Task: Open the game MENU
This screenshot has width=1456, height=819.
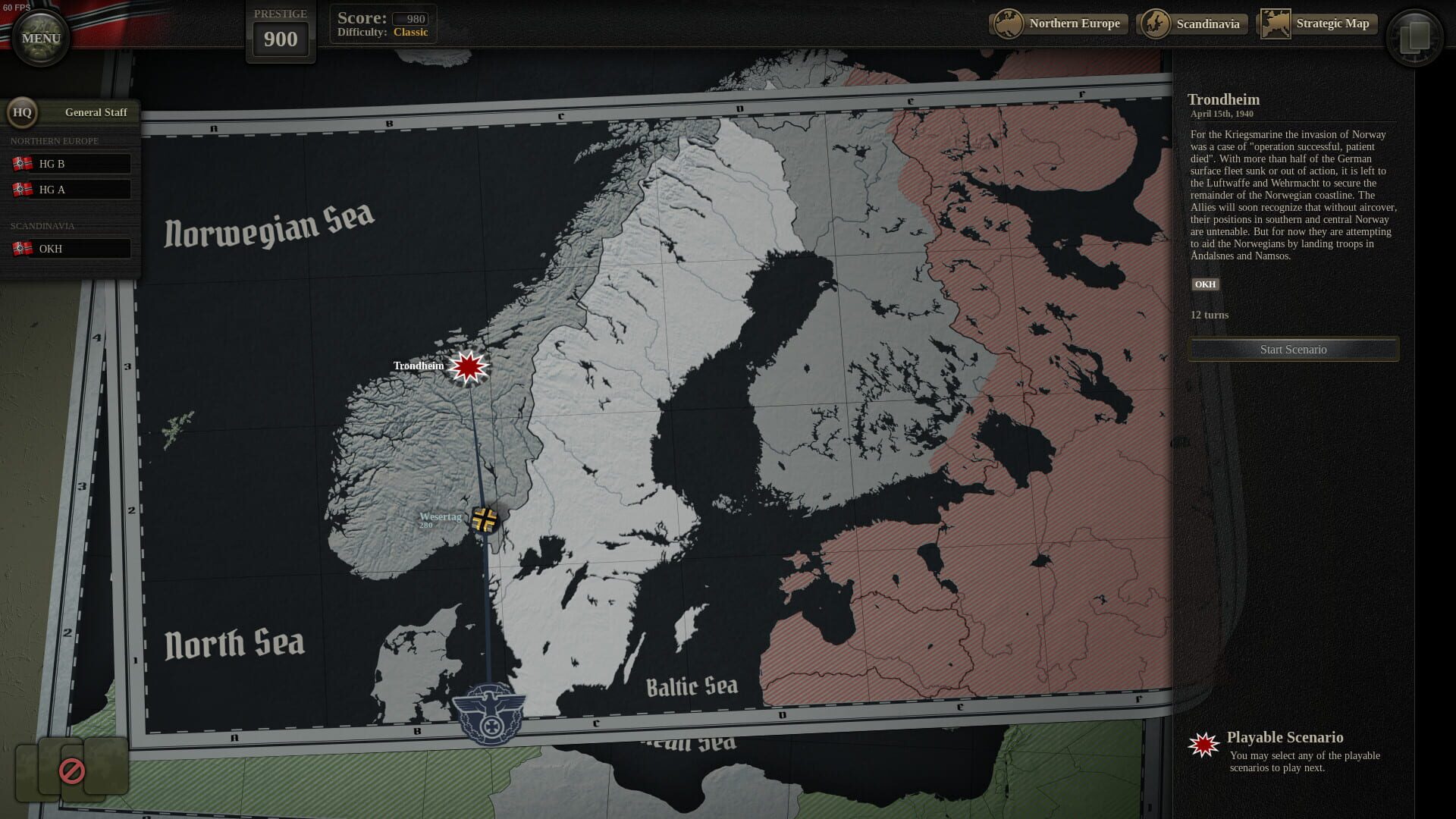Action: (40, 38)
